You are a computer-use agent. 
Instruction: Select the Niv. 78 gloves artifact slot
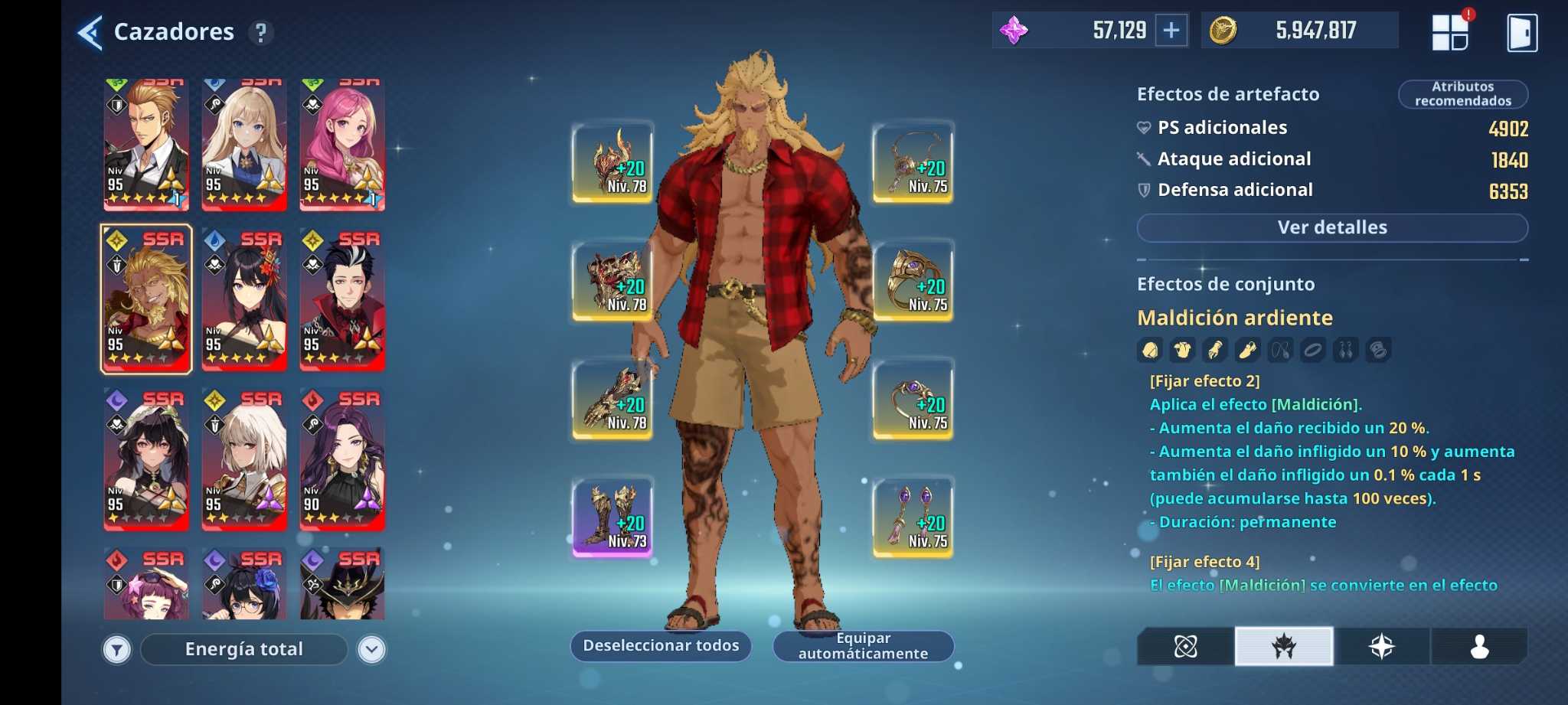(x=612, y=400)
